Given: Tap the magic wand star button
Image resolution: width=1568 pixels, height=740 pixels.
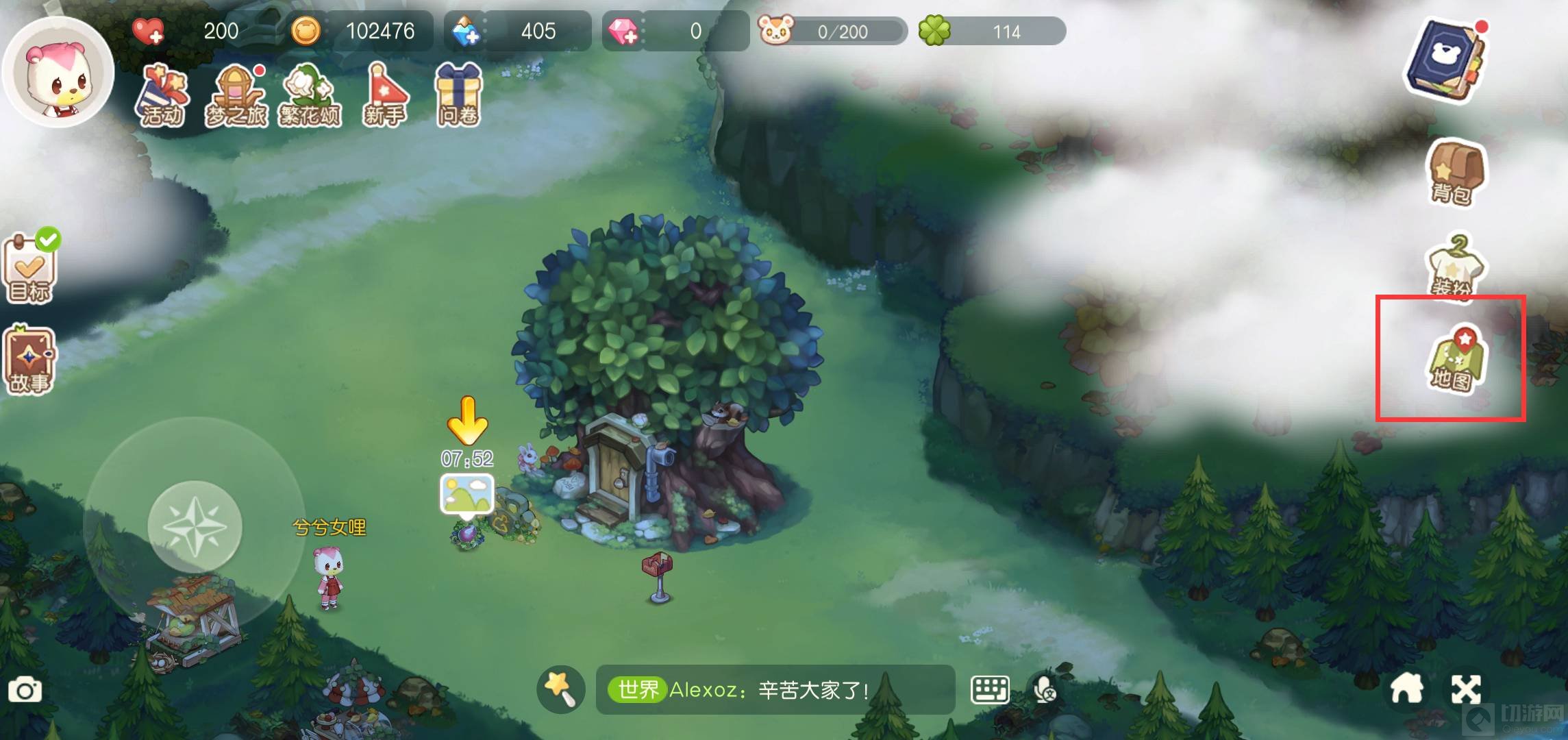Looking at the screenshot, I should (x=560, y=689).
